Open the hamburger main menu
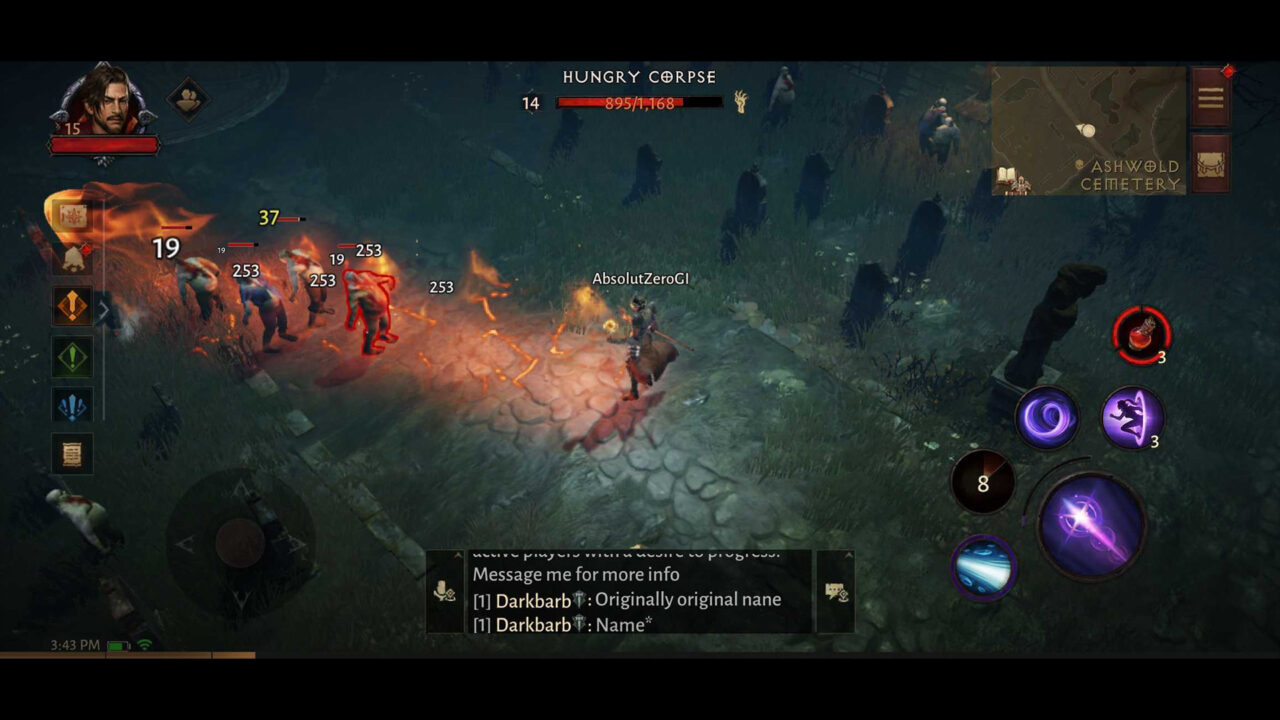The height and width of the screenshot is (720, 1280). (1210, 97)
